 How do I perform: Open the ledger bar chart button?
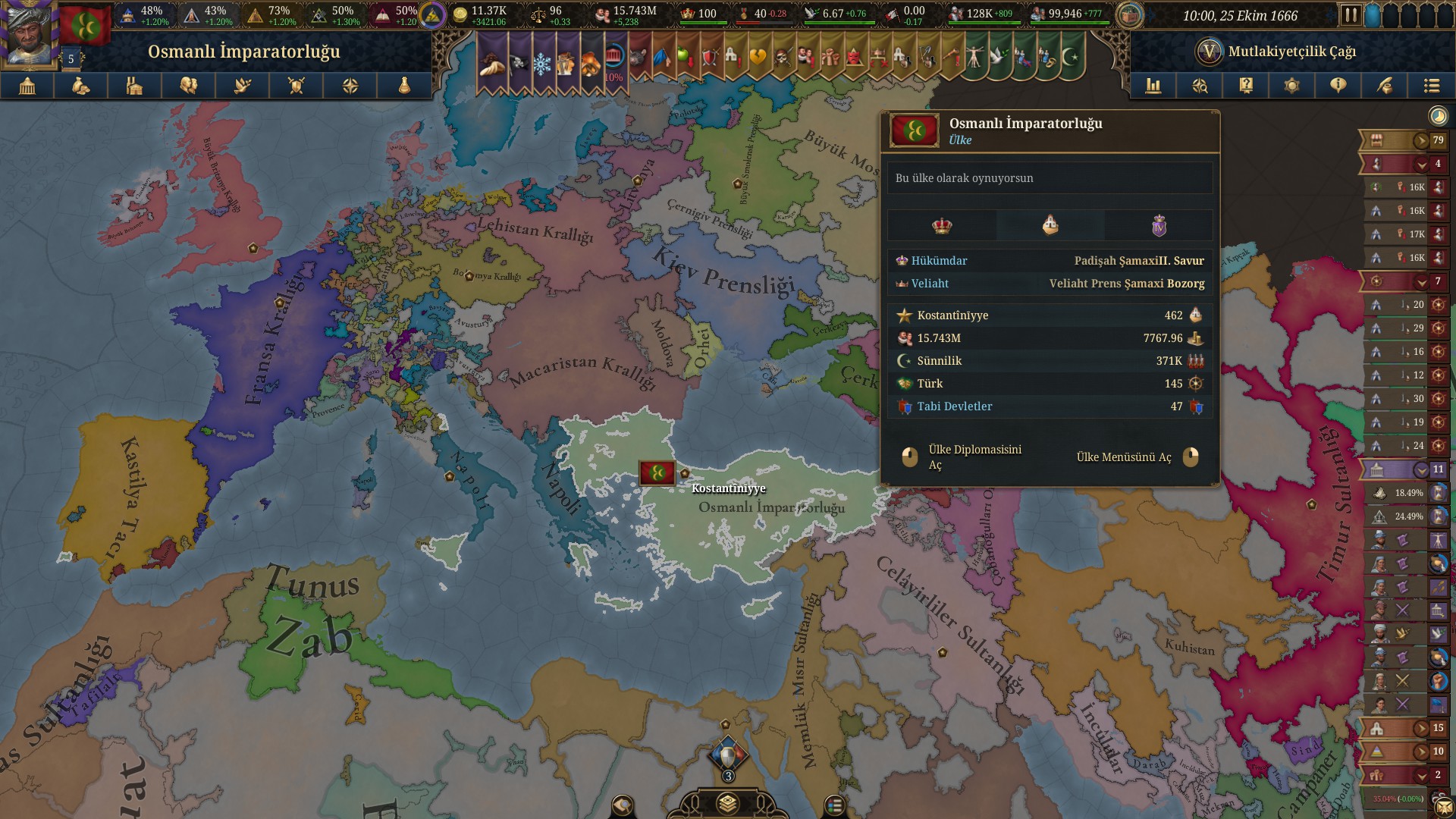(1153, 86)
